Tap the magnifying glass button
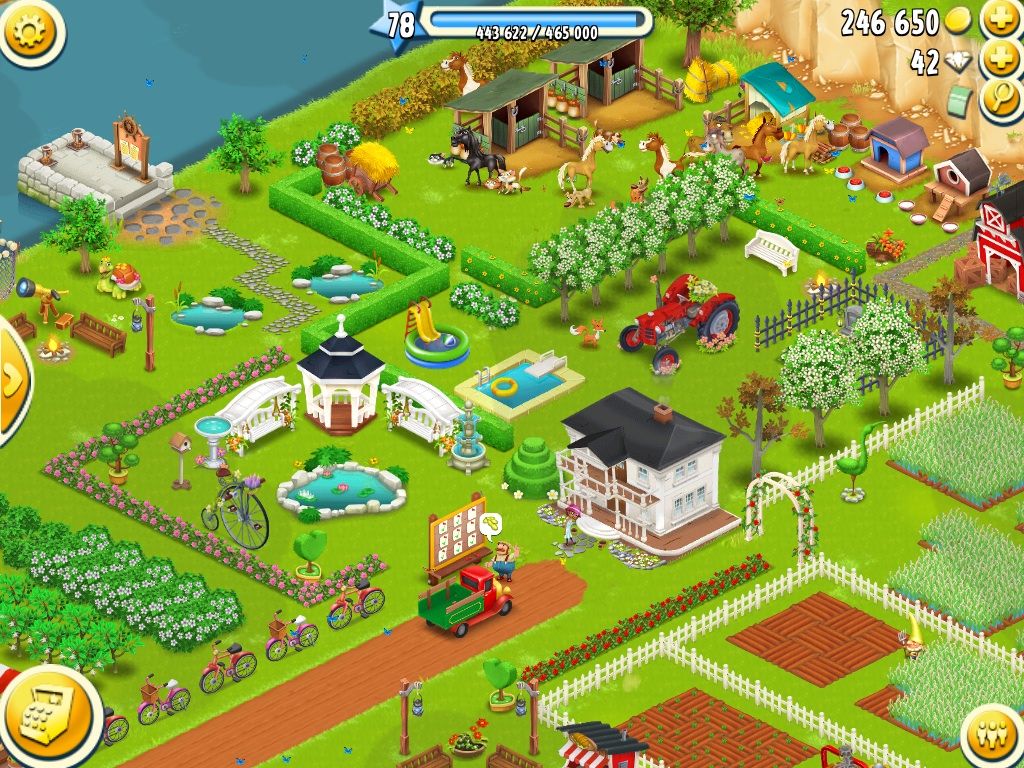Image resolution: width=1024 pixels, height=768 pixels. 1001,100
